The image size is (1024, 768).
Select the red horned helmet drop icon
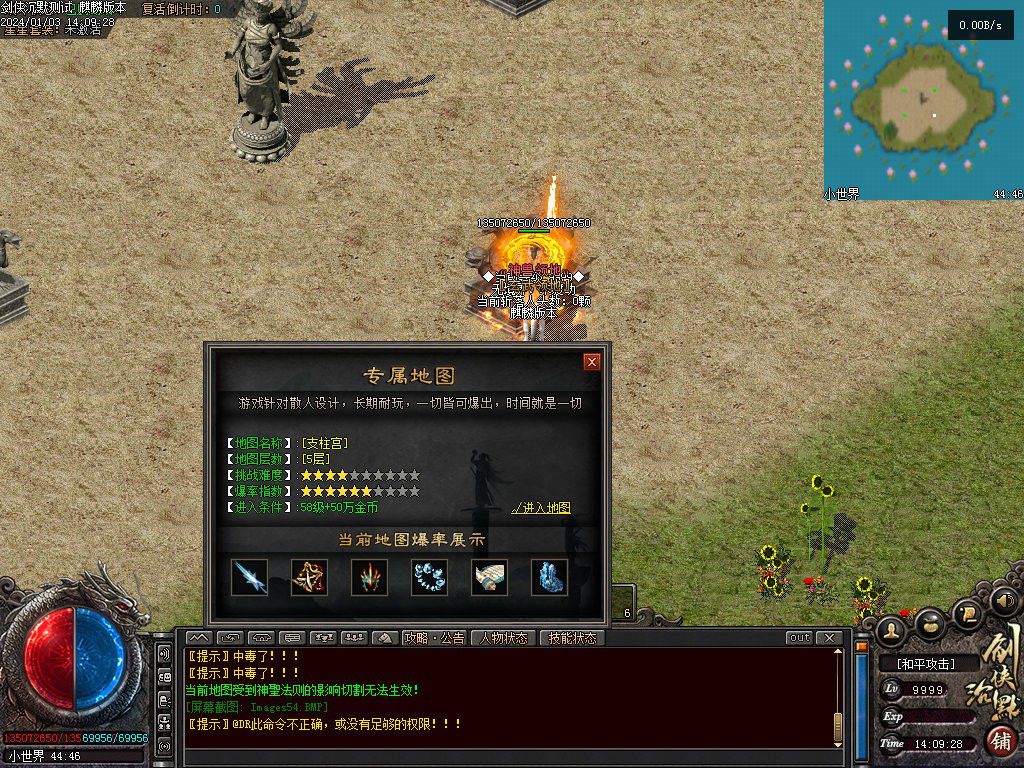point(369,577)
